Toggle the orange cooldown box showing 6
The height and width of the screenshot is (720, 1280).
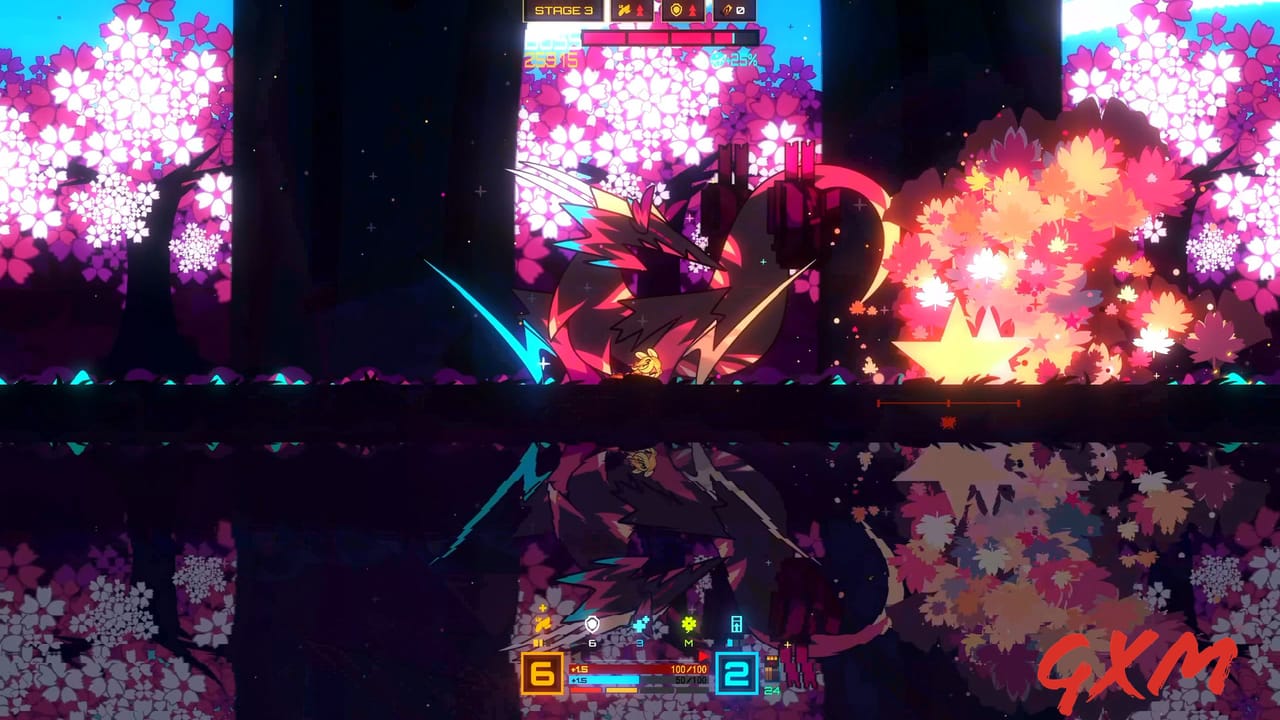pos(542,673)
